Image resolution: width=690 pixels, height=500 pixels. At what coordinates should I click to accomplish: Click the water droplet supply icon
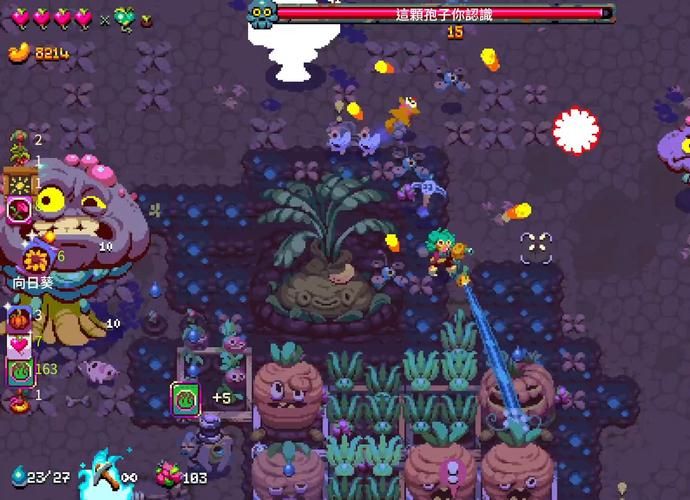coord(19,477)
